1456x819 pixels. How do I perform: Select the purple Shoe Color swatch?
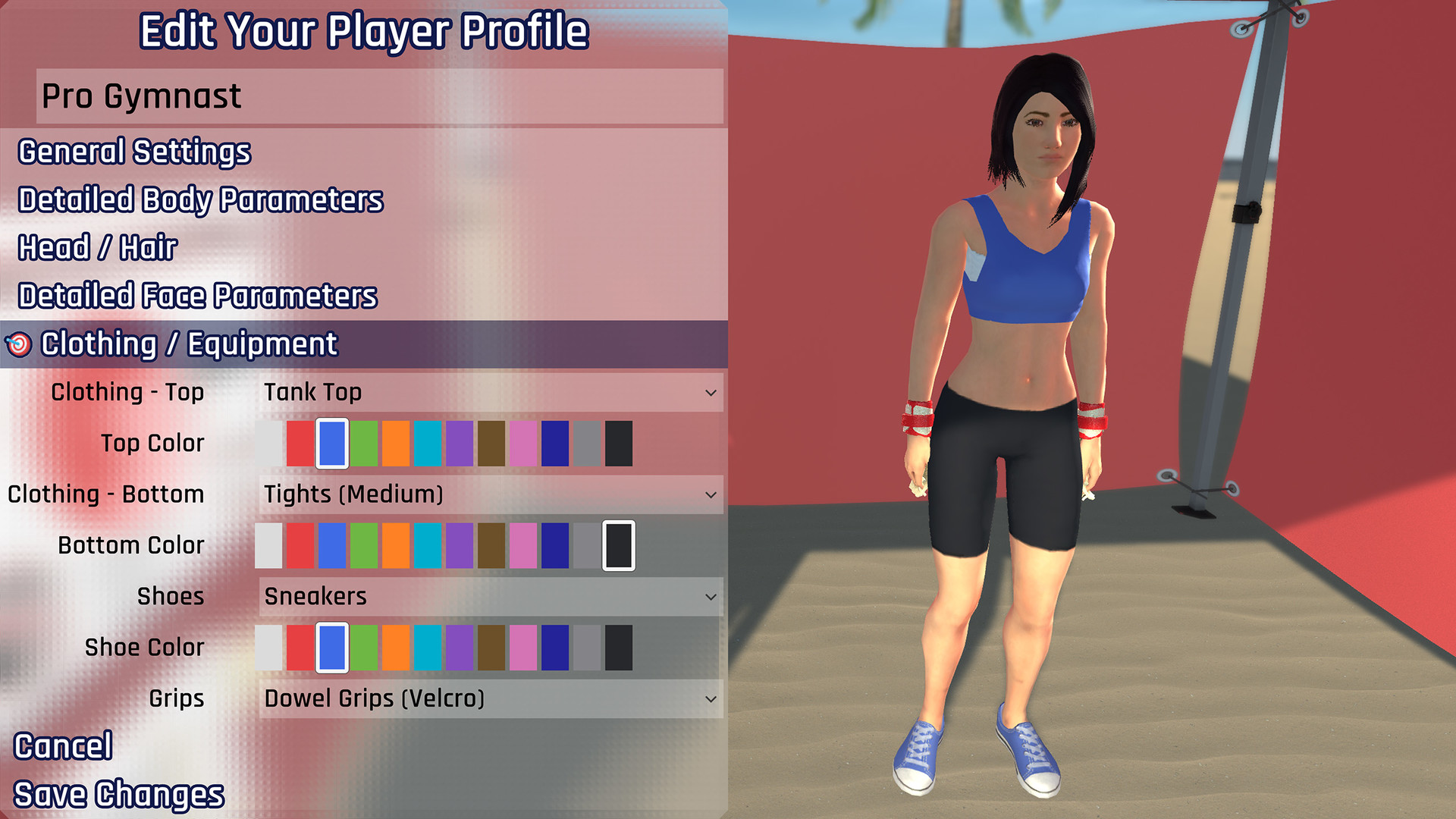(460, 647)
